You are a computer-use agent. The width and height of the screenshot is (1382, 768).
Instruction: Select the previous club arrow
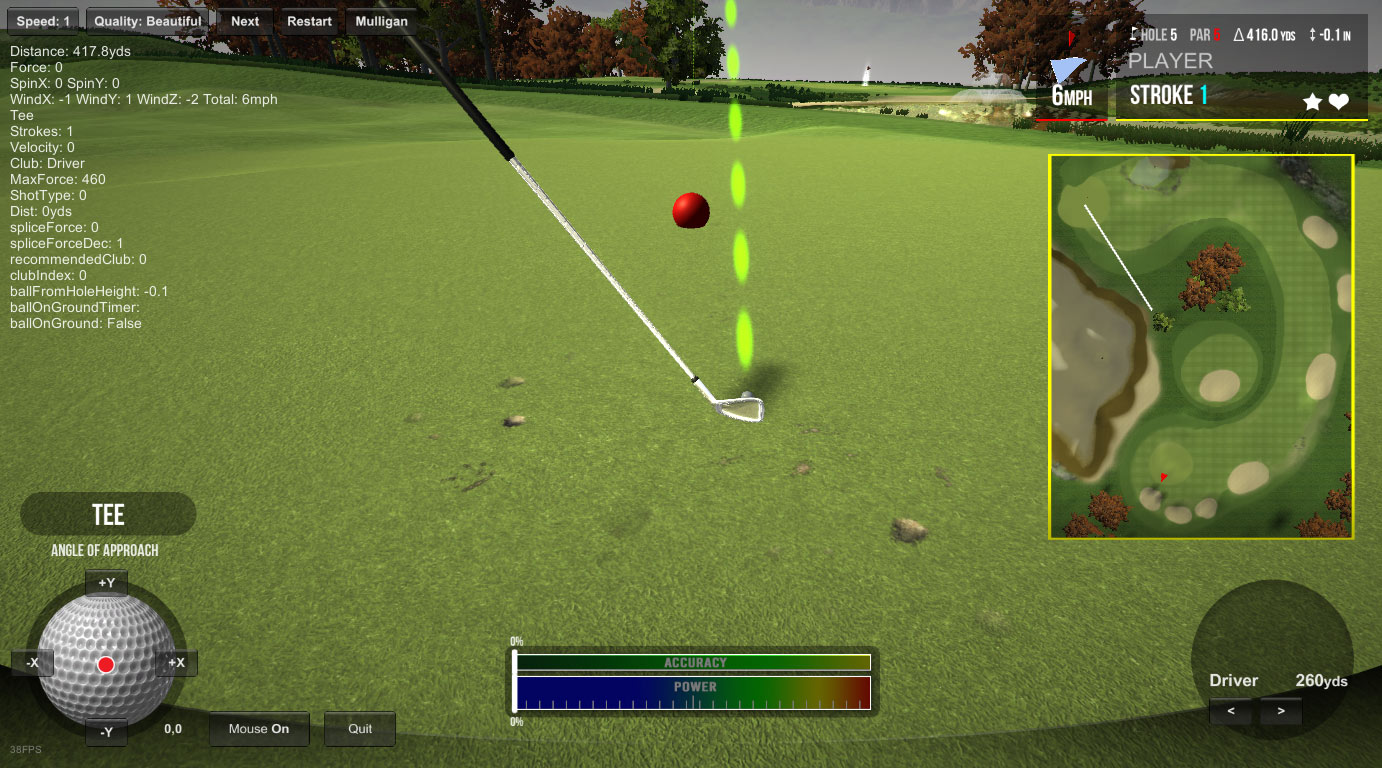(1231, 712)
